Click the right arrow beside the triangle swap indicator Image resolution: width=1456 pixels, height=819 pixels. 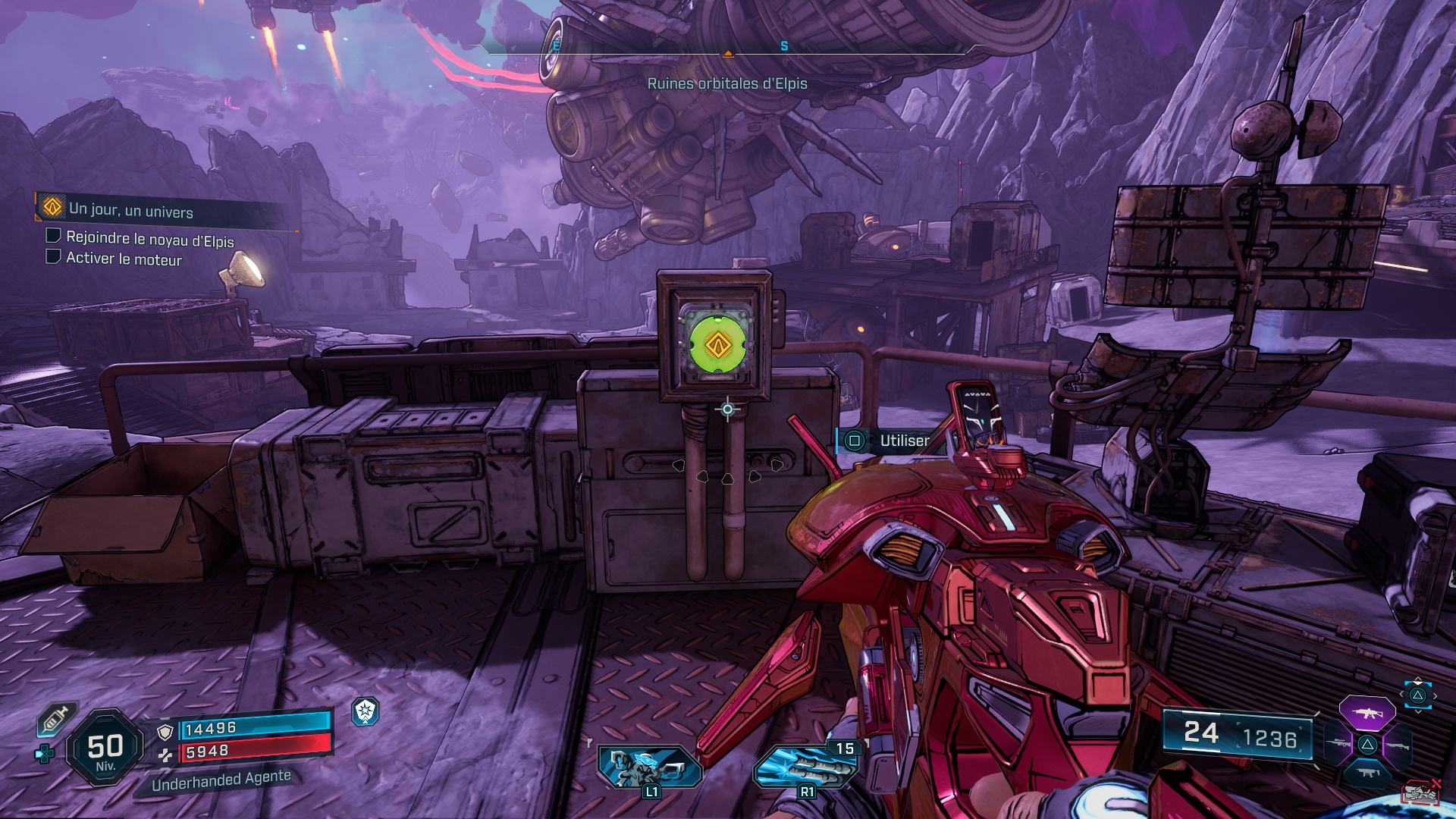(x=1435, y=696)
